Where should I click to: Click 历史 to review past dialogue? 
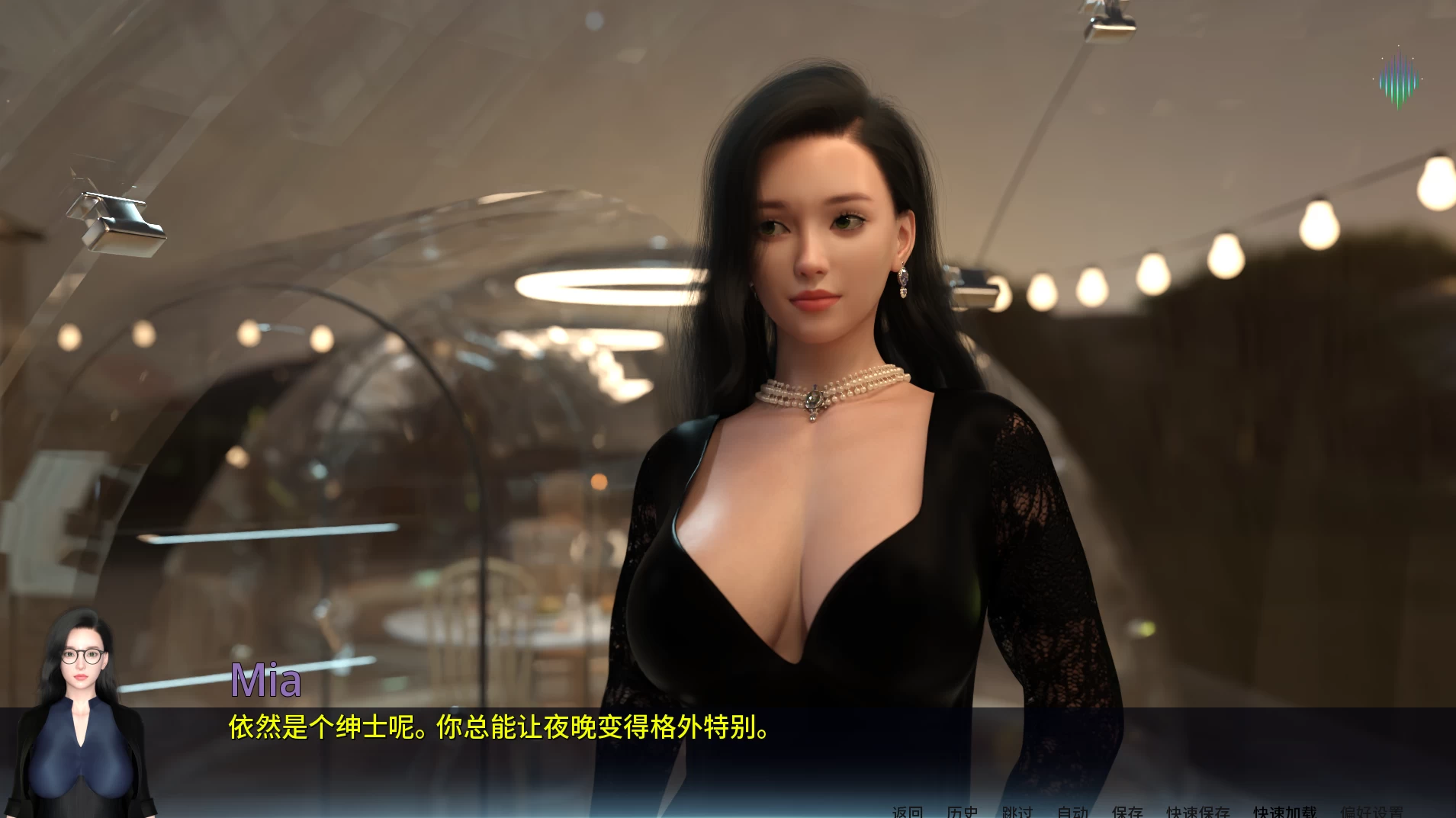coord(963,812)
